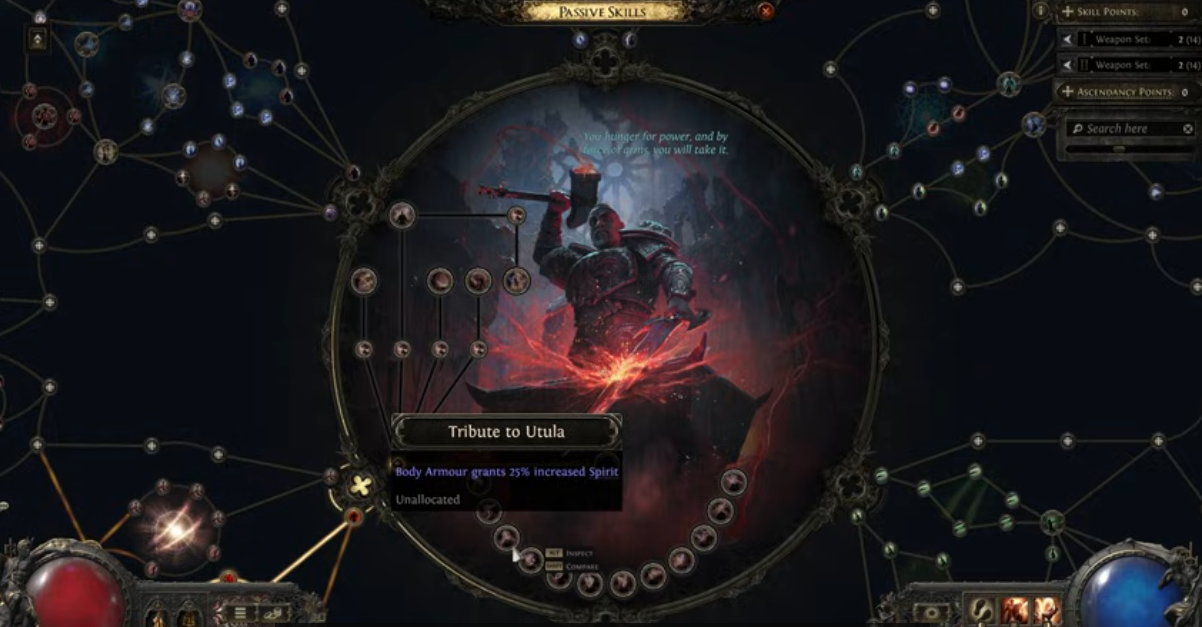The height and width of the screenshot is (627, 1202).
Task: Click the small arrow button at top-left corner
Action: (x=38, y=40)
